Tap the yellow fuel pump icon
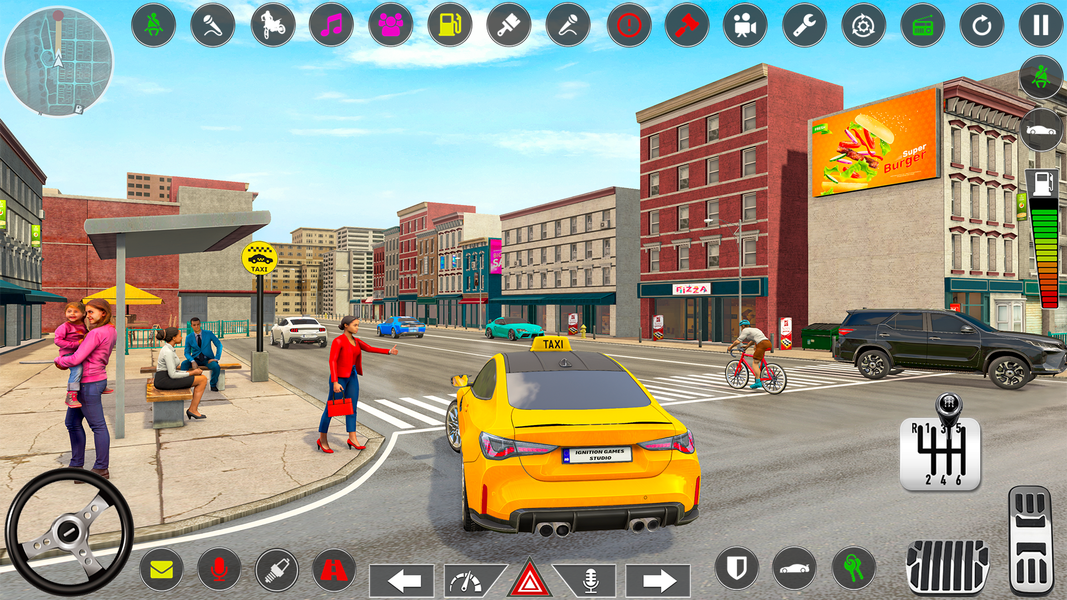The image size is (1067, 600). coord(450,26)
